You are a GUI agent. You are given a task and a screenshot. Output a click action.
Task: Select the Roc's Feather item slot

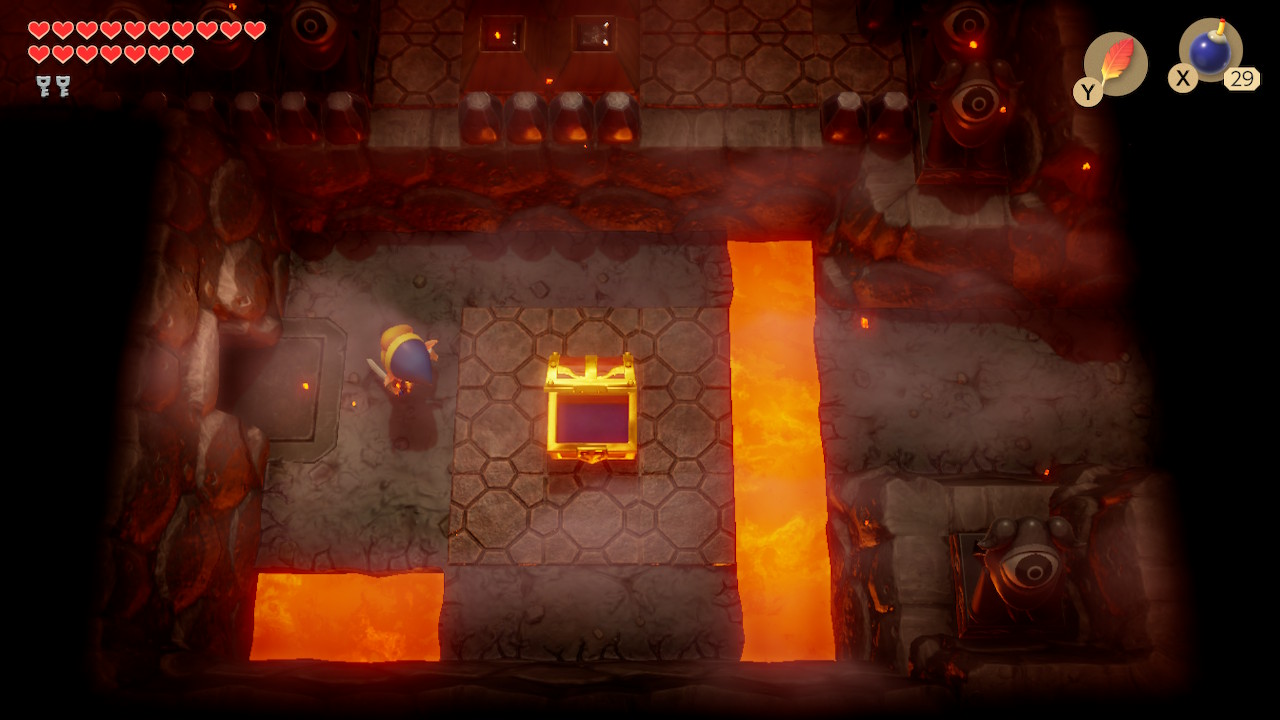coord(1115,64)
